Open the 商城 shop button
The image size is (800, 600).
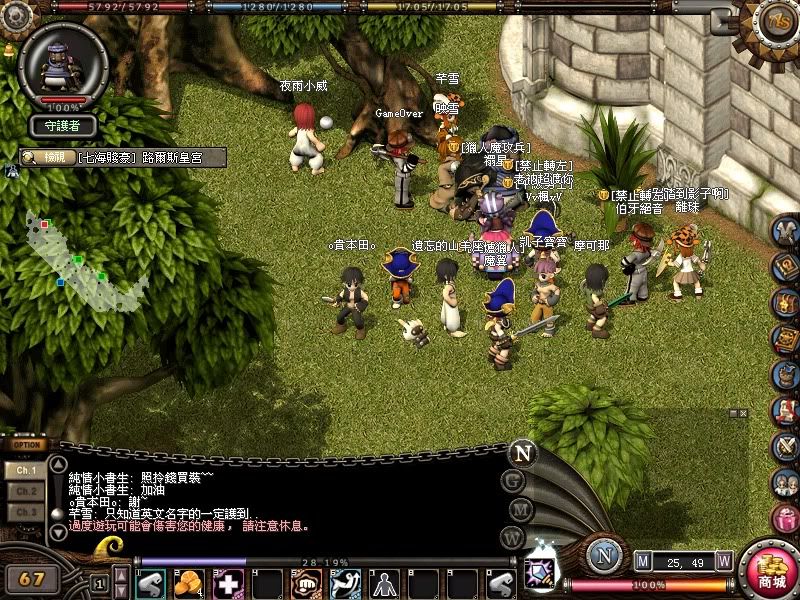770,570
